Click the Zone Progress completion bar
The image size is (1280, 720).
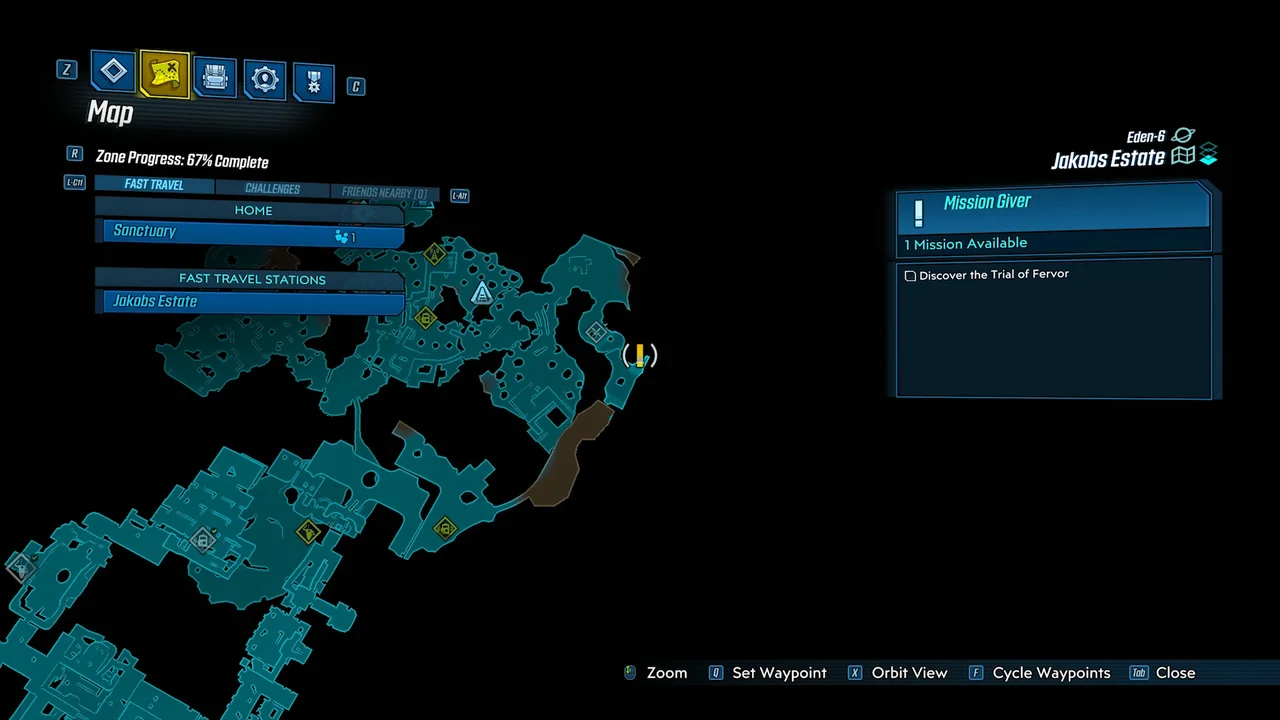[181, 160]
